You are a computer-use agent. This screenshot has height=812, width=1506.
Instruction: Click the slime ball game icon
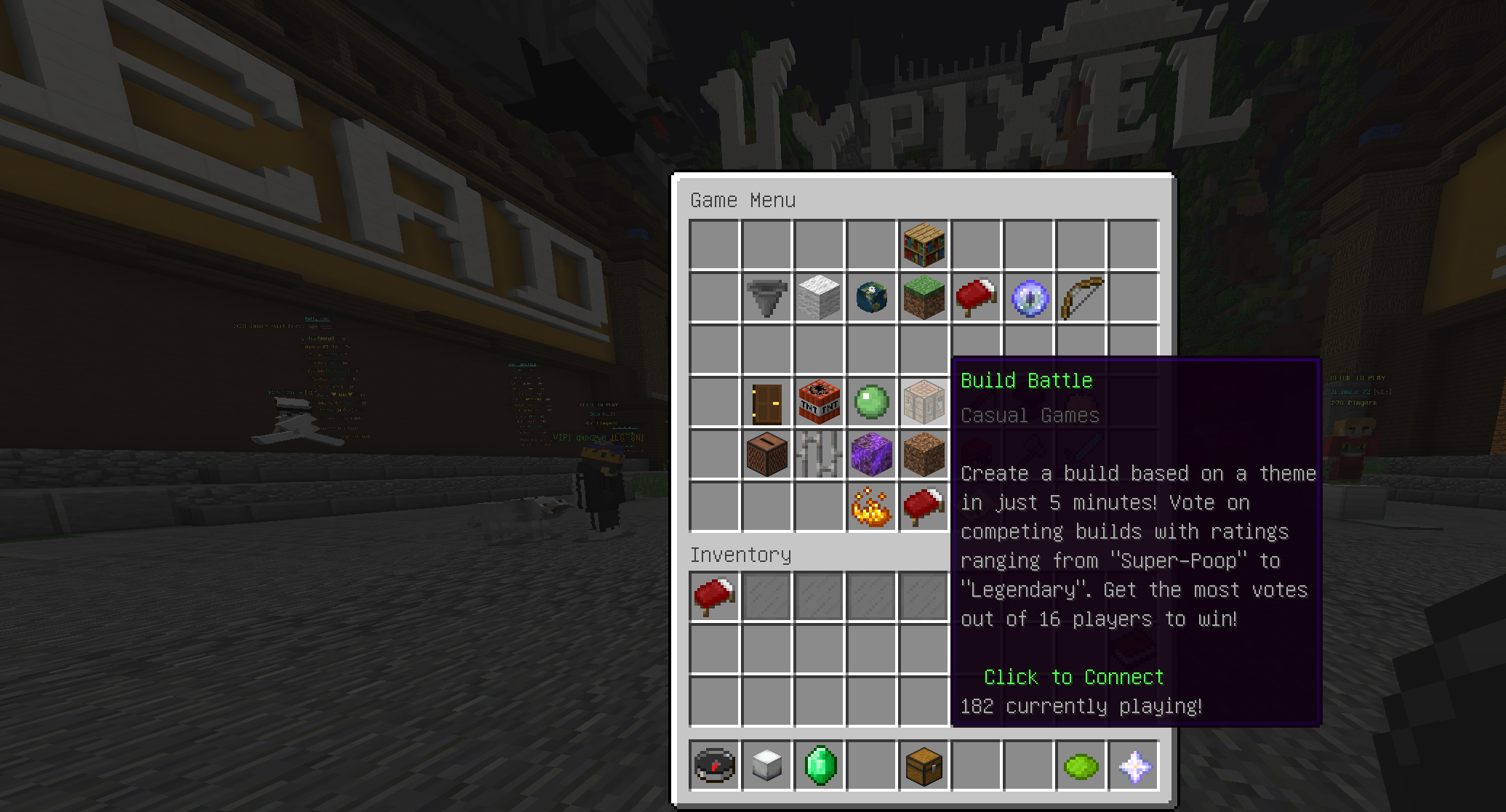point(871,402)
